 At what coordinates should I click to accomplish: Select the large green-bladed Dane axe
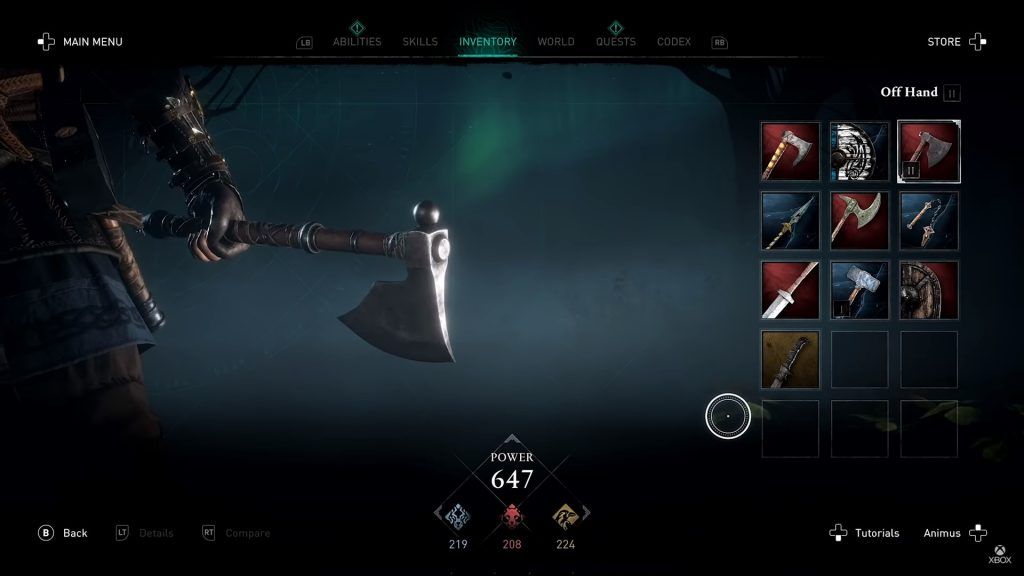click(x=860, y=221)
